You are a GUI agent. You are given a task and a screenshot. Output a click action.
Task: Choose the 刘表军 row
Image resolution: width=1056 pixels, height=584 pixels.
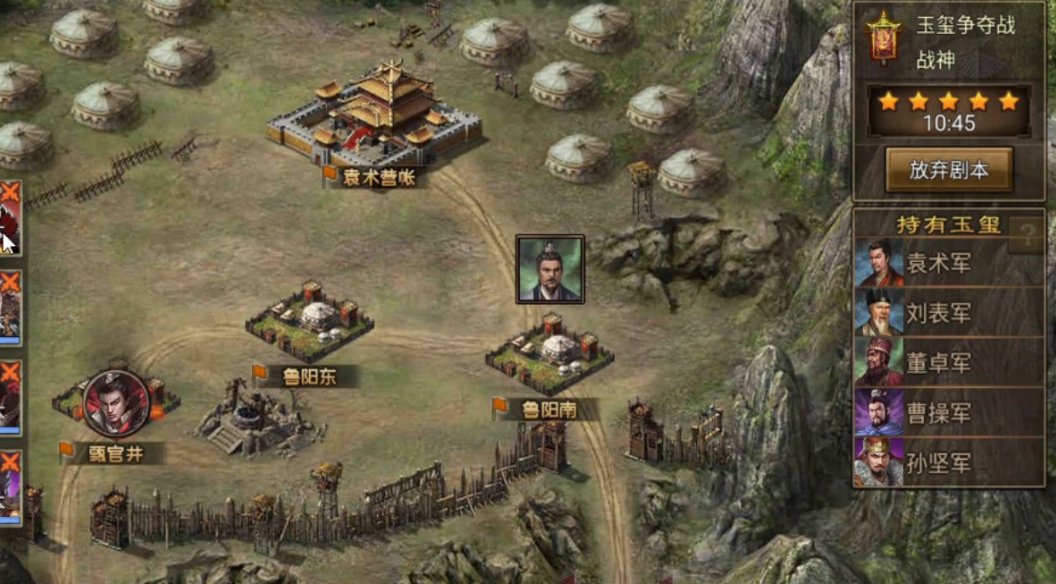pos(938,313)
